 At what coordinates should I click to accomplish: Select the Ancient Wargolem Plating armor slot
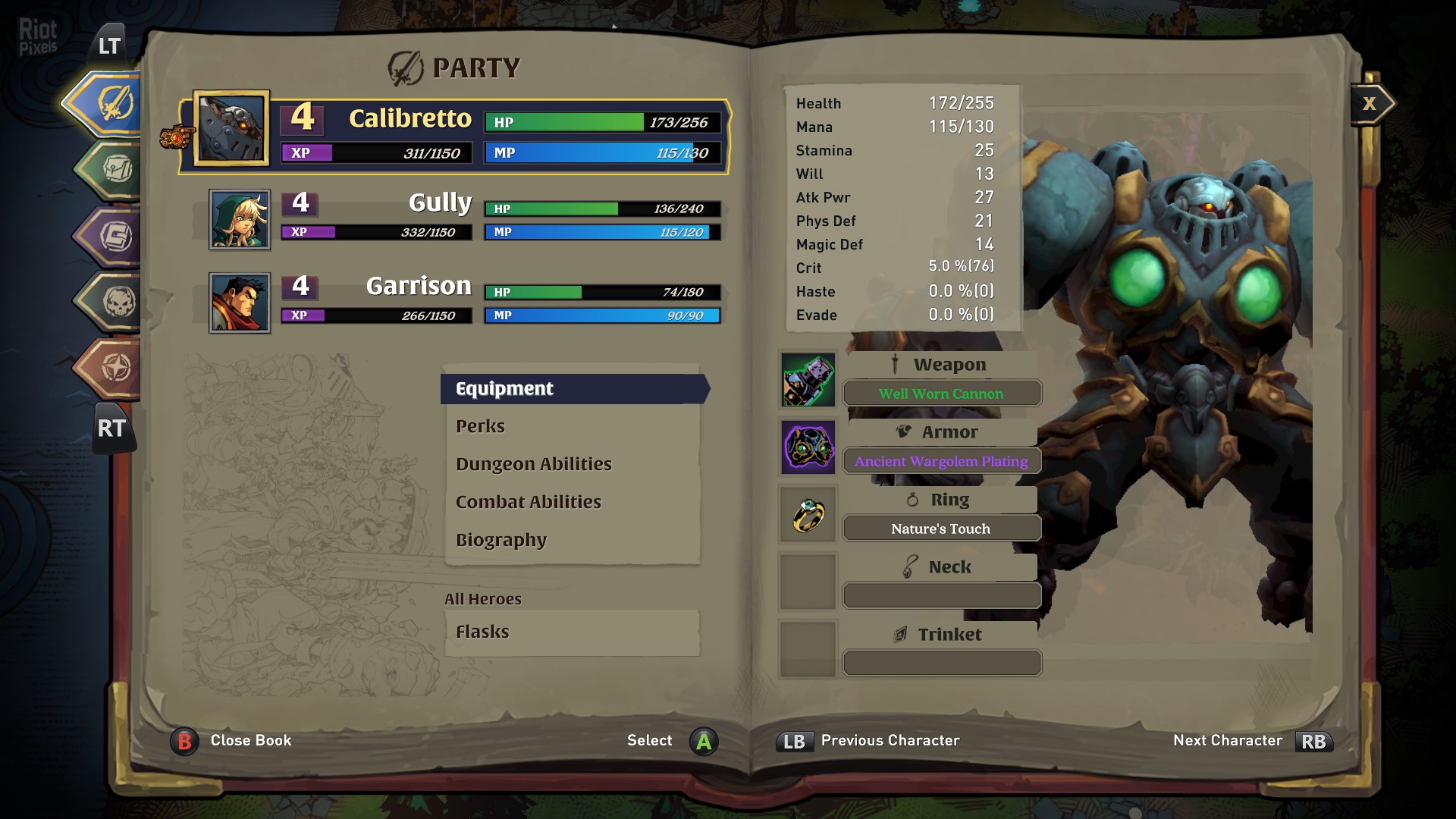[941, 461]
